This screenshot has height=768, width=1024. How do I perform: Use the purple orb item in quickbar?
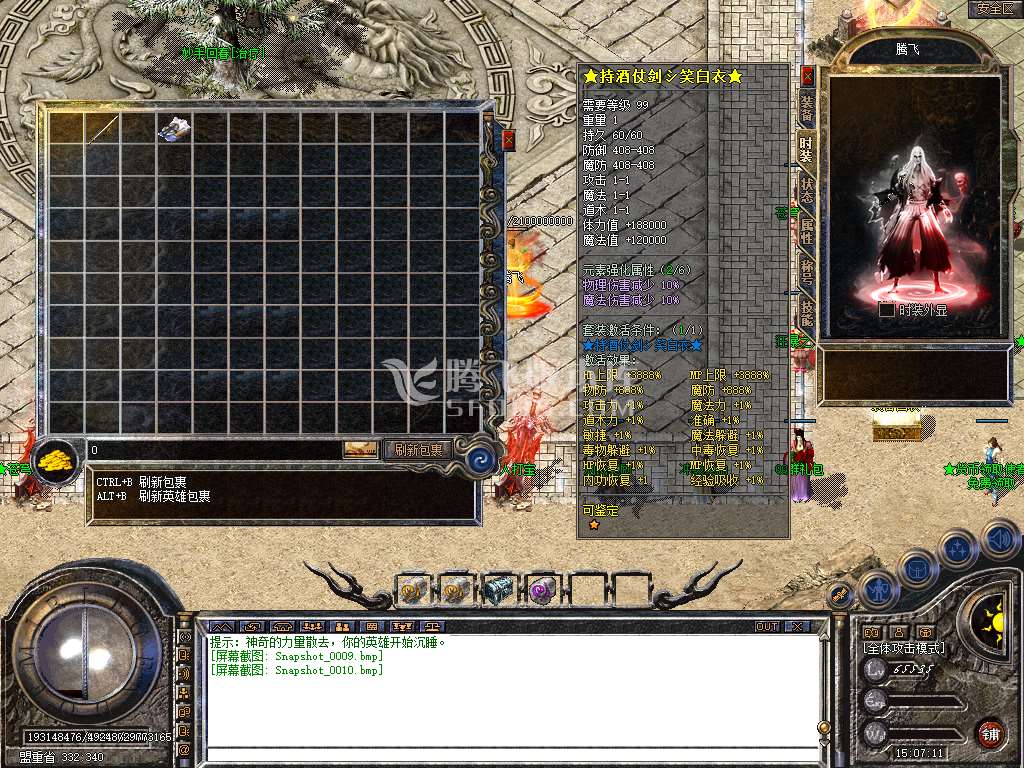pyautogui.click(x=542, y=591)
